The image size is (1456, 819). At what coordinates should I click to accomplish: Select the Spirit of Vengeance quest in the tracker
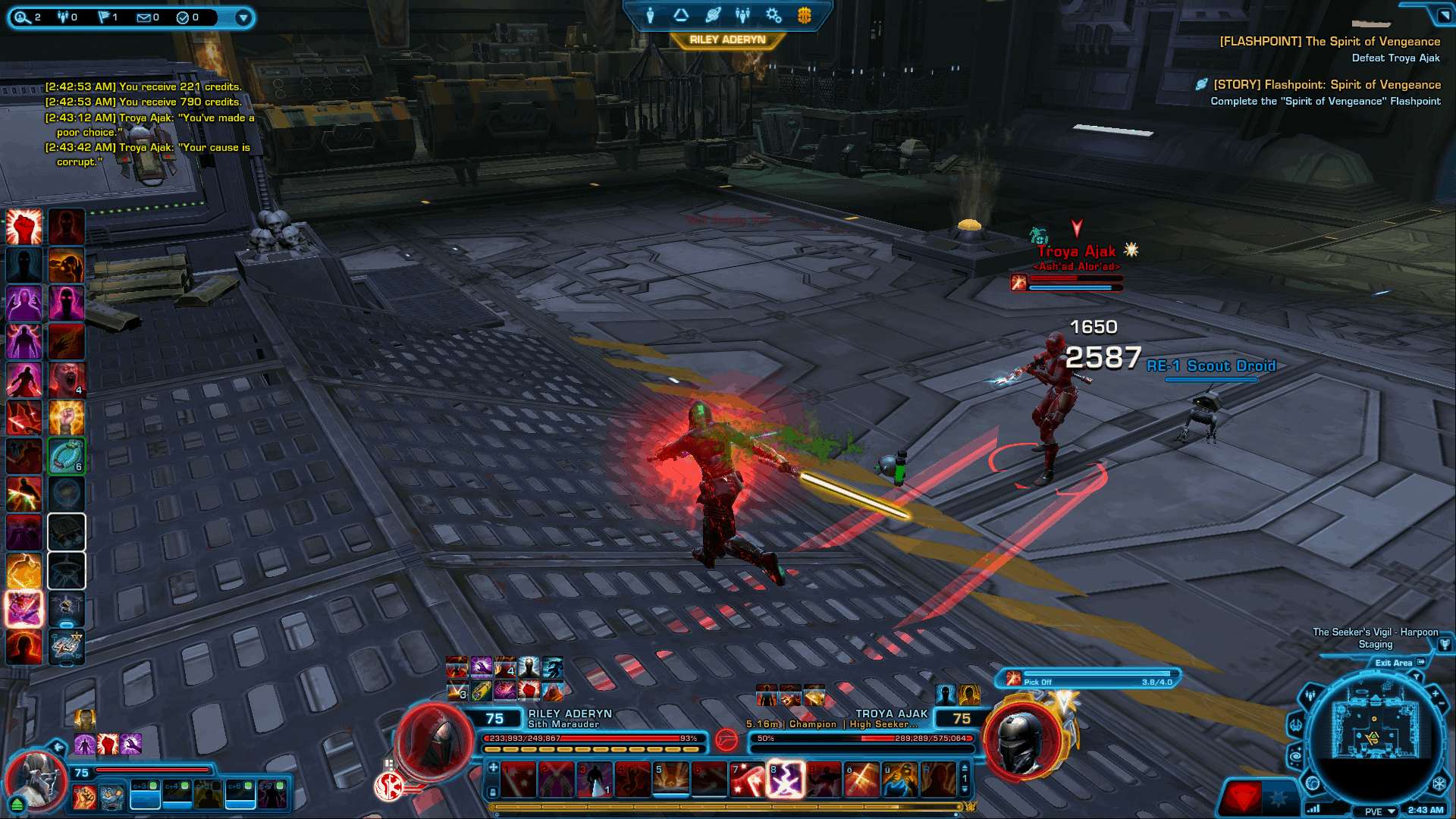click(x=1329, y=42)
